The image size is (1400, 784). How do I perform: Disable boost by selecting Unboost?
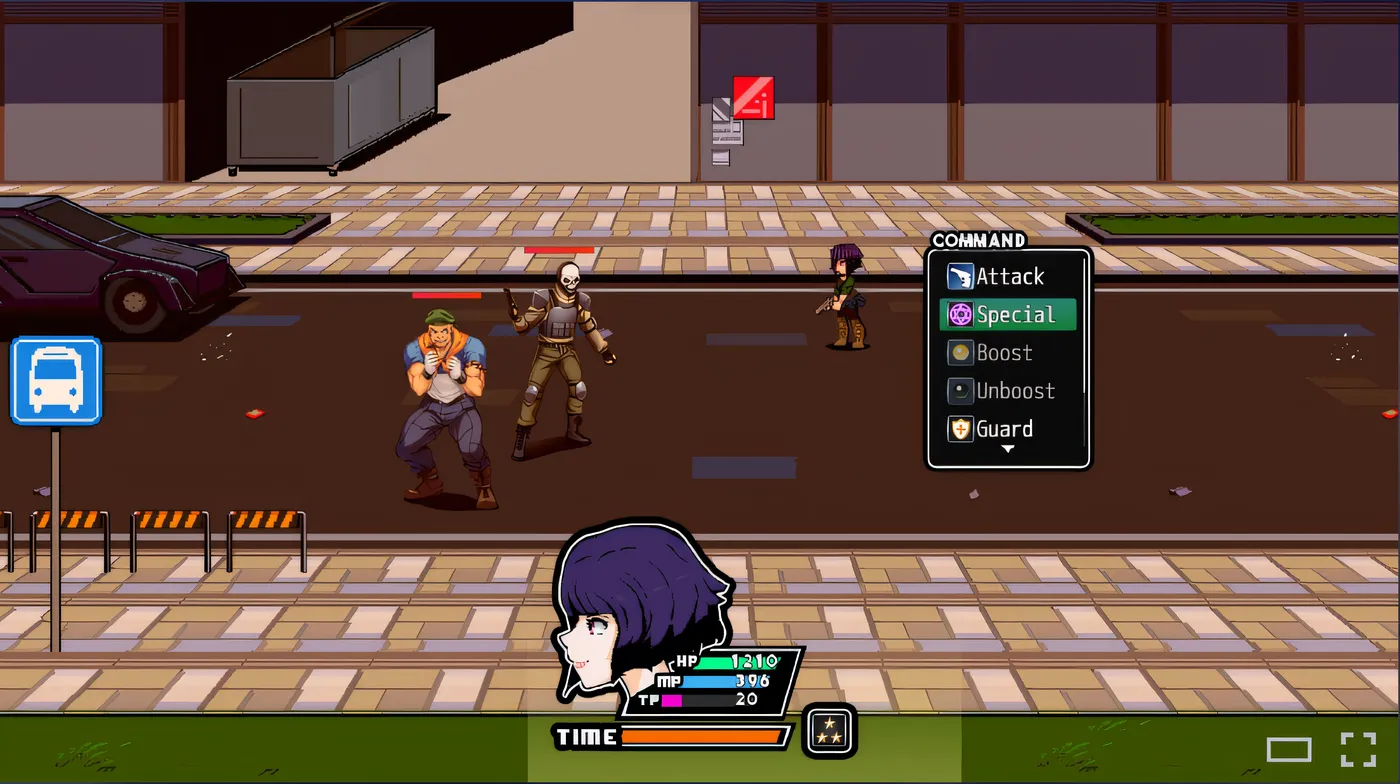(x=1012, y=390)
